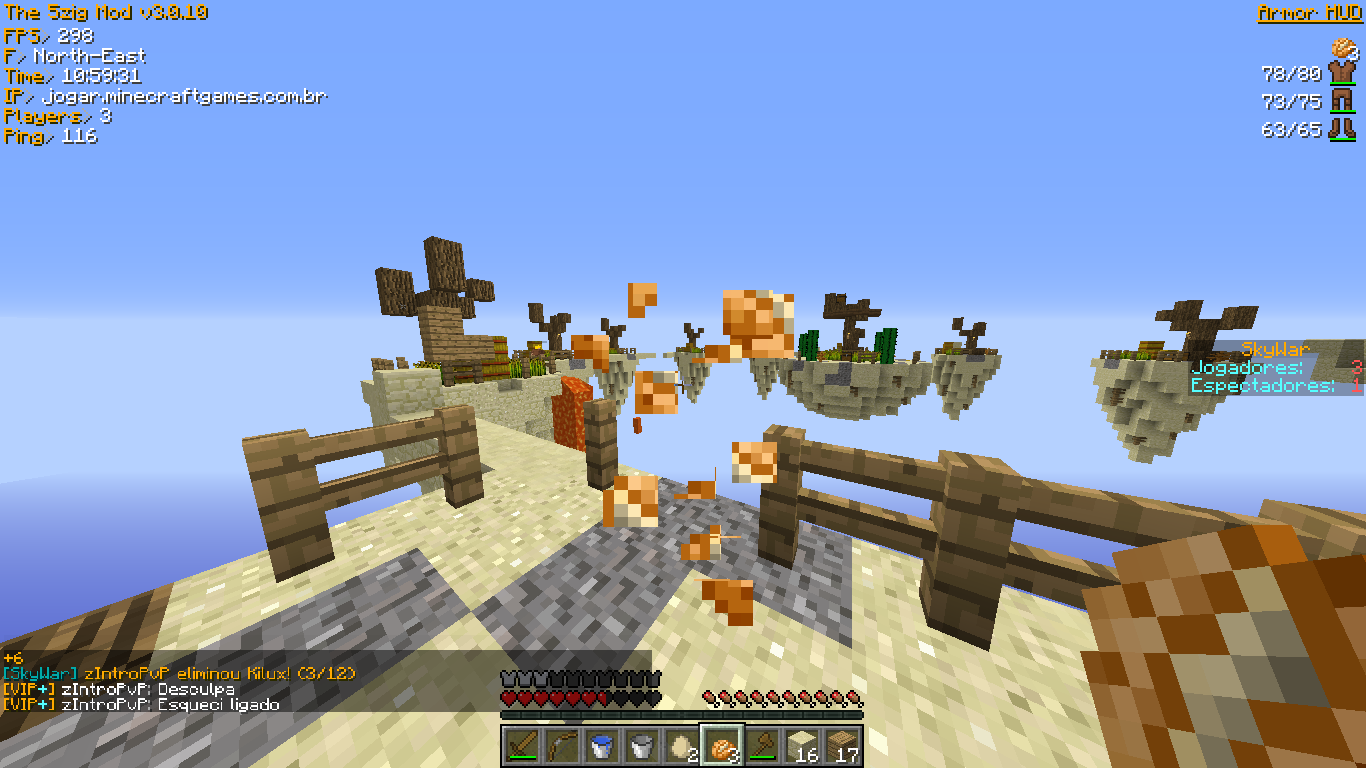
Task: Select the bow in the hotbar
Action: (562, 746)
